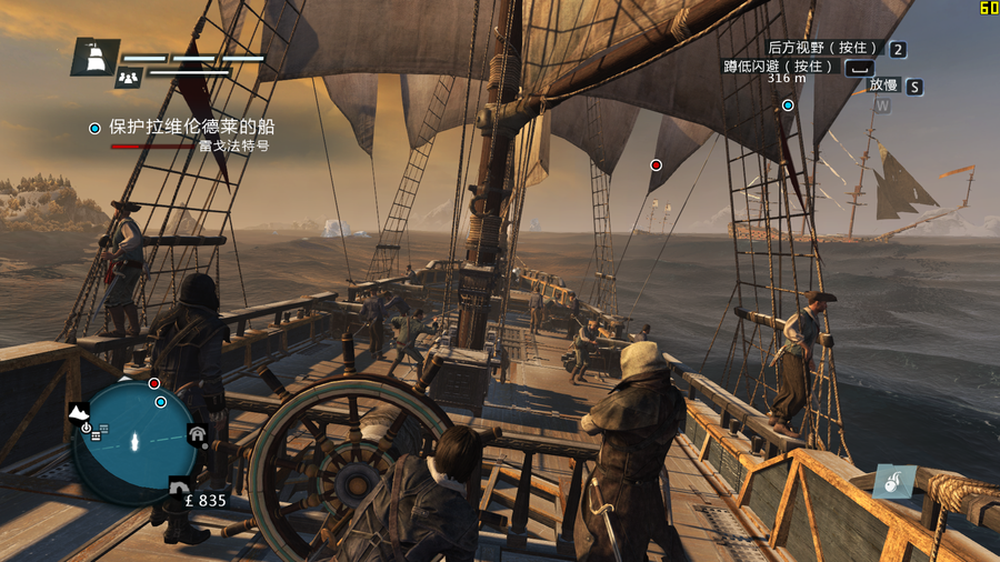Select the building marker on minimap edge
This screenshot has width=1000, height=562.
click(x=197, y=433)
